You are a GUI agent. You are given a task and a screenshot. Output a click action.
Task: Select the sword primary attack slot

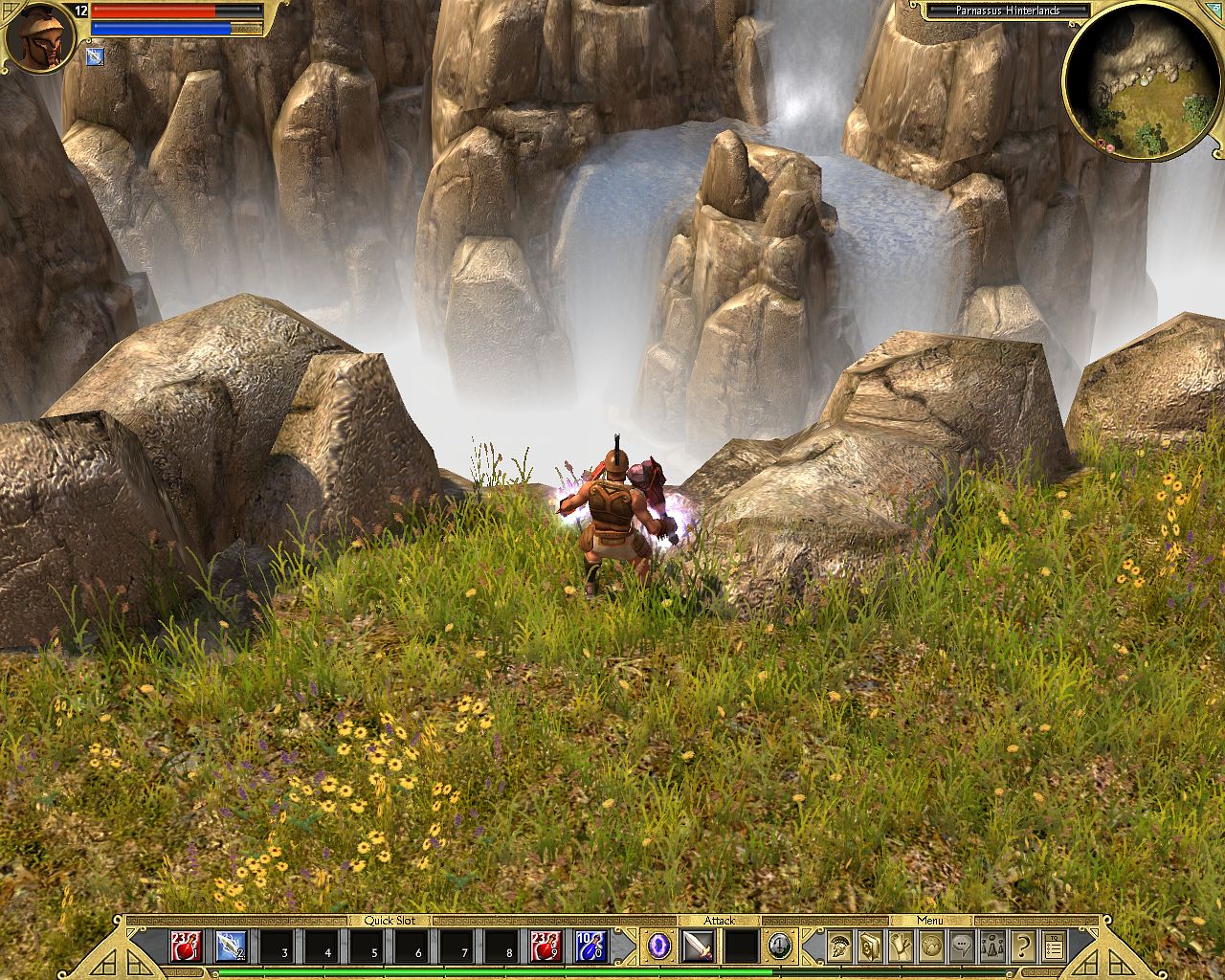click(x=699, y=947)
